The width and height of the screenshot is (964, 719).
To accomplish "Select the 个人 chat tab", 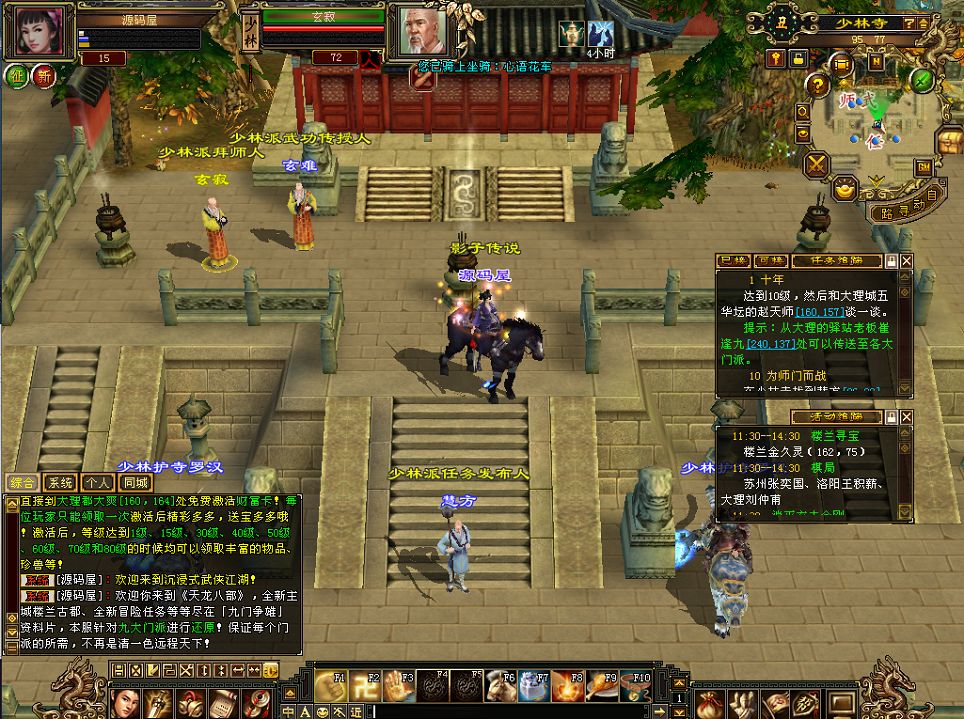I will [97, 482].
